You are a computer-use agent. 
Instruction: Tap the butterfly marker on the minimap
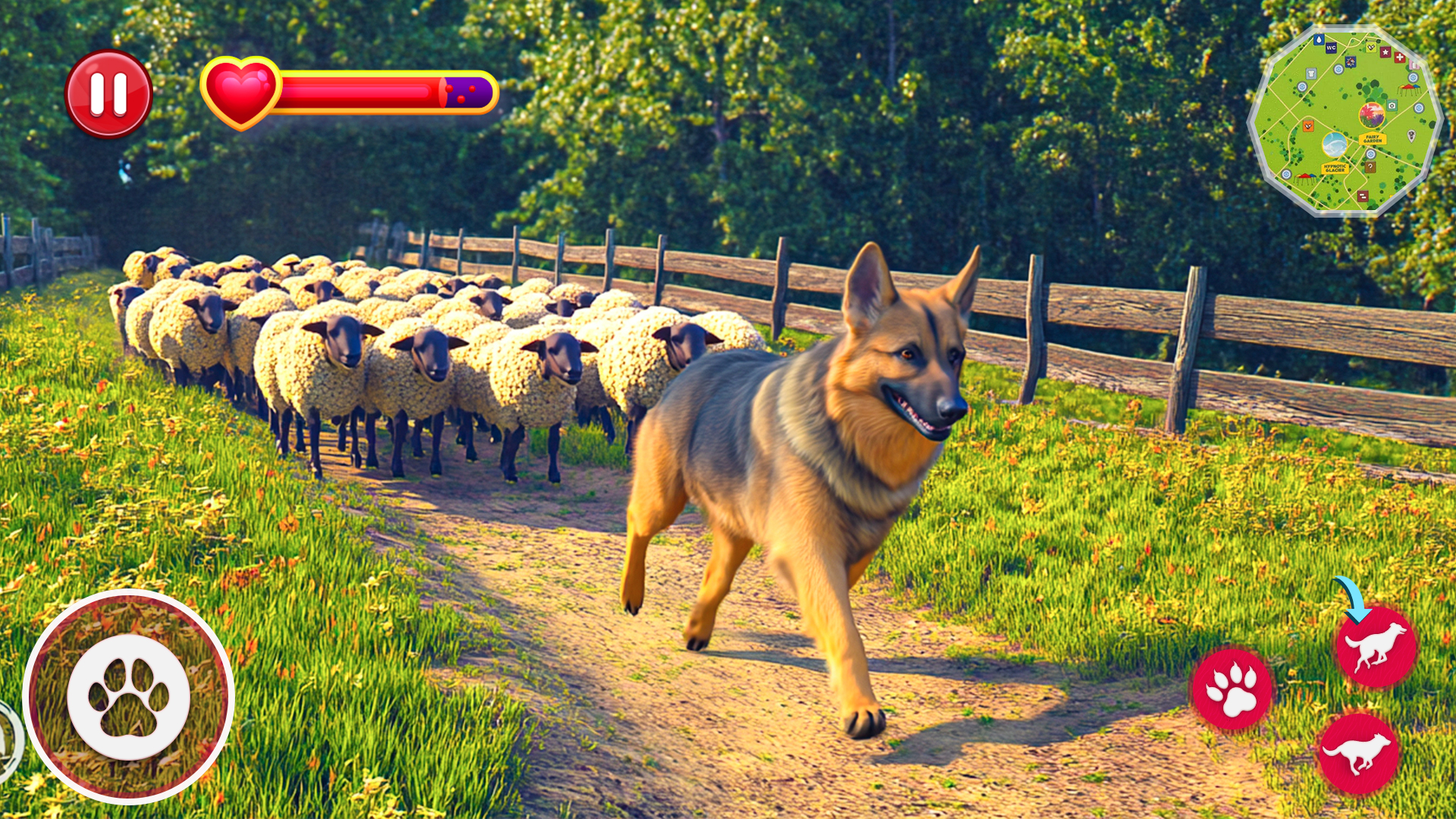pyautogui.click(x=1350, y=62)
